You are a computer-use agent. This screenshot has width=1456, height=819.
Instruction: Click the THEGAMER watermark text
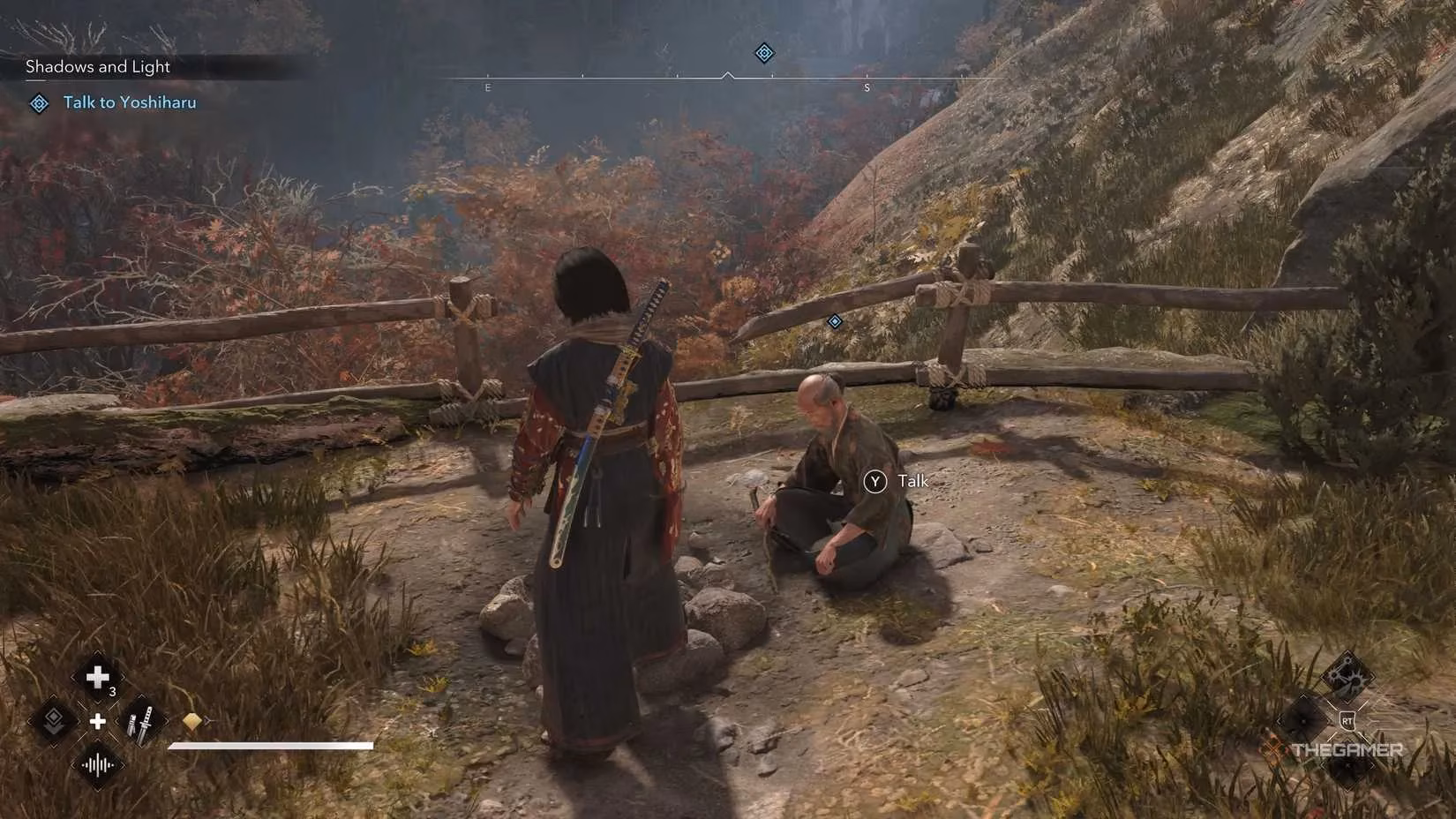click(1347, 749)
